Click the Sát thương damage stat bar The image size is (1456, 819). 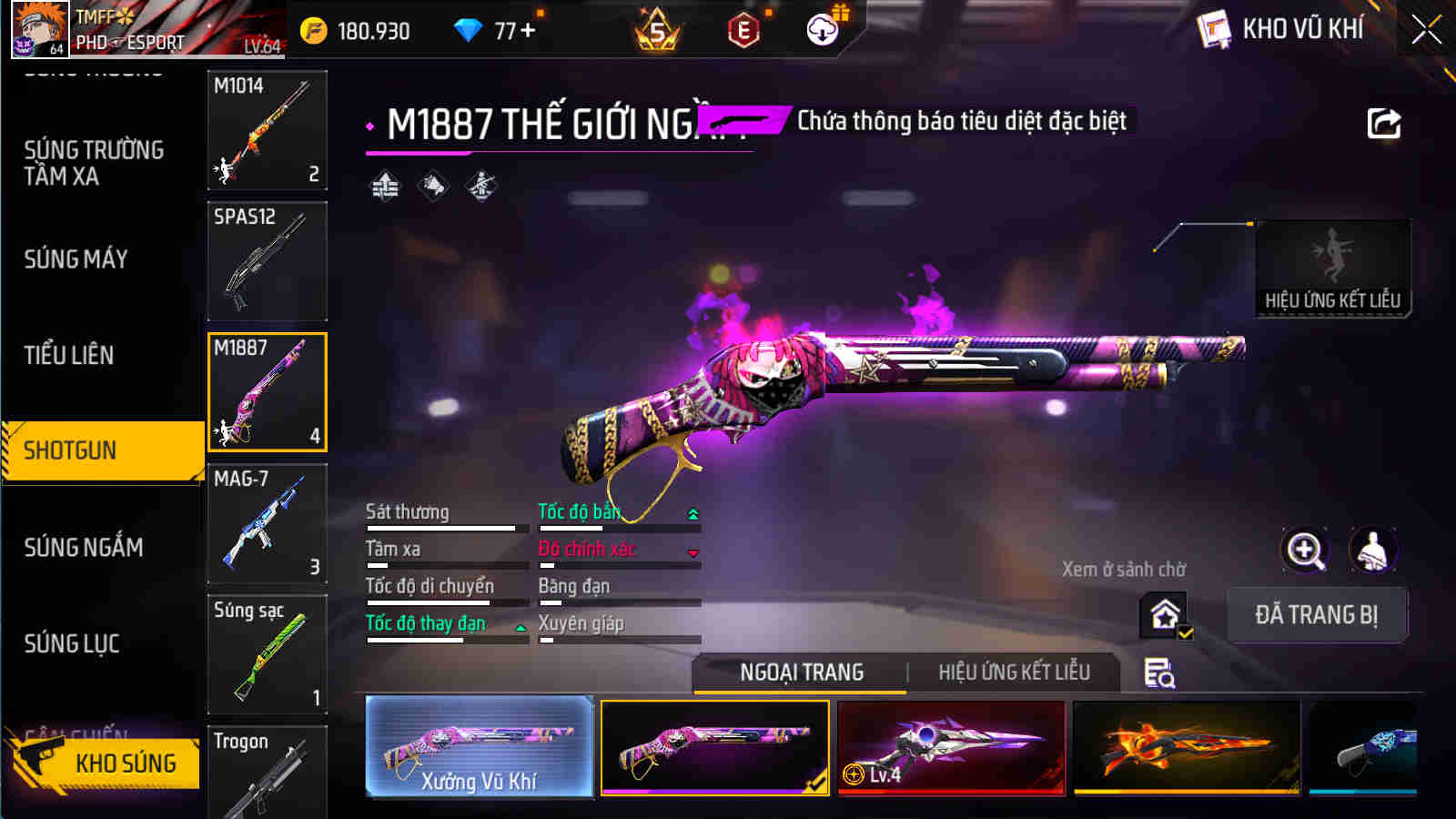point(441,519)
